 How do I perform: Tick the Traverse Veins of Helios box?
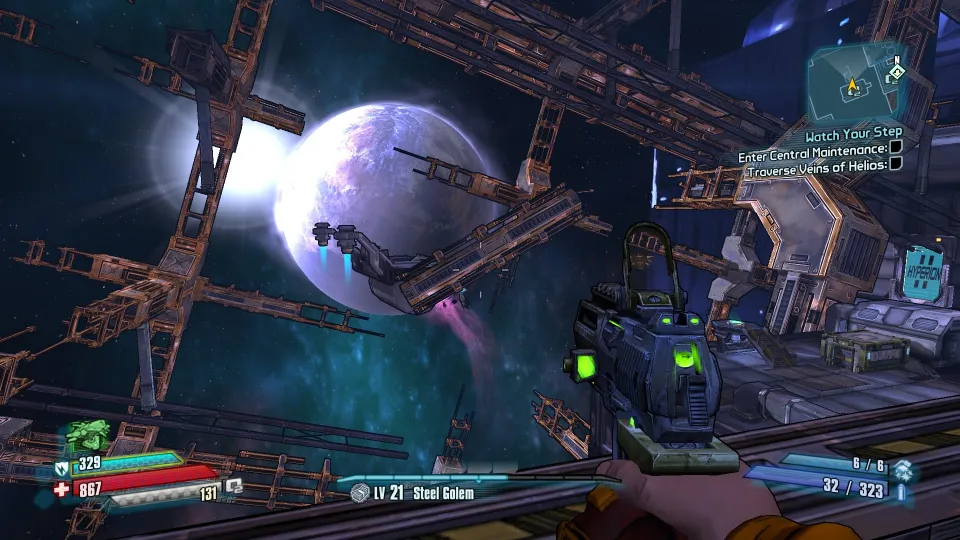(x=896, y=164)
